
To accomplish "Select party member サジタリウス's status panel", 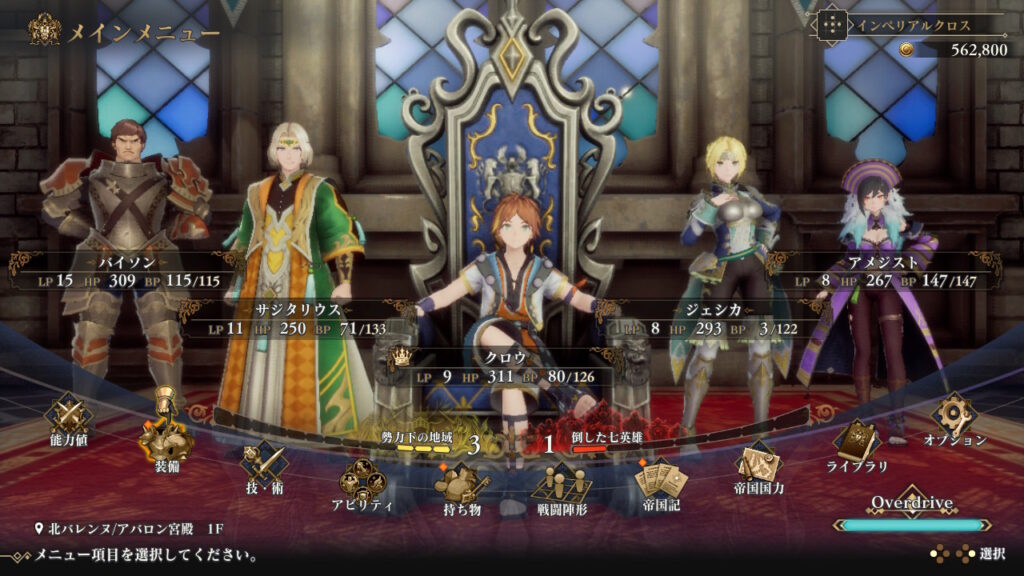I will 295,319.
